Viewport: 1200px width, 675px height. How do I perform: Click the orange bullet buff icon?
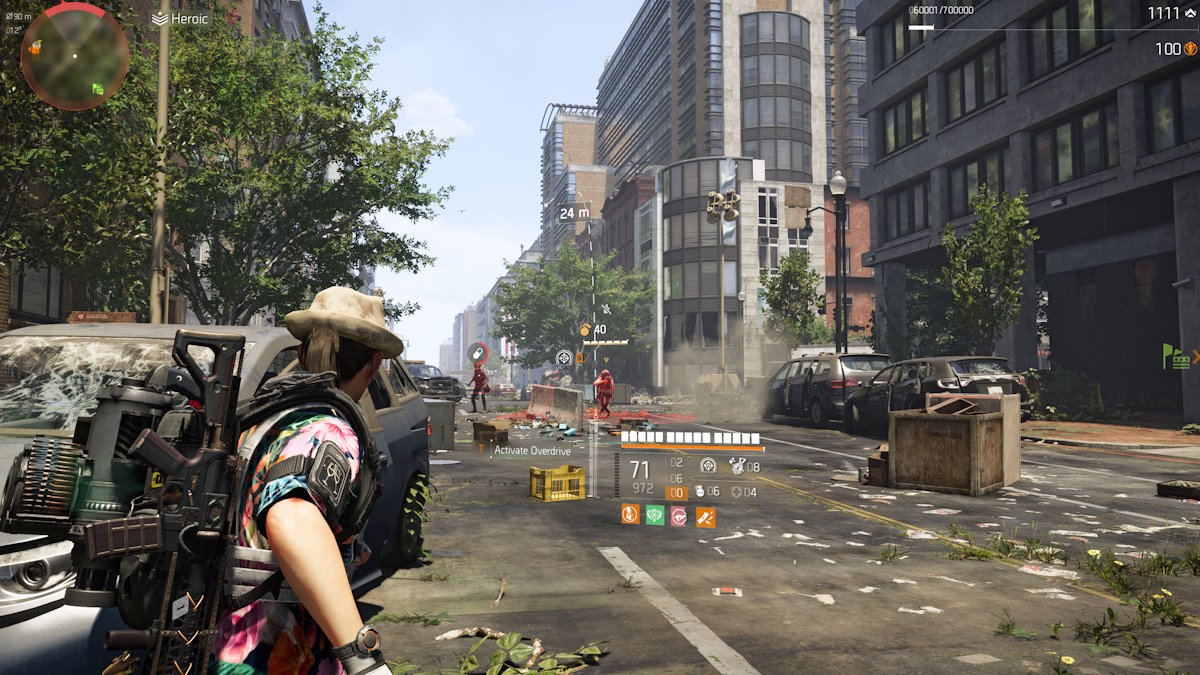705,516
